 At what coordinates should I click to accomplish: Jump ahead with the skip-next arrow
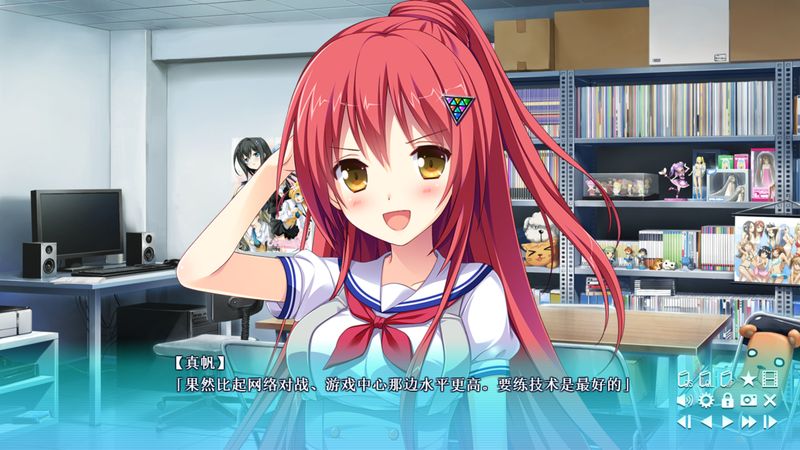[769, 421]
